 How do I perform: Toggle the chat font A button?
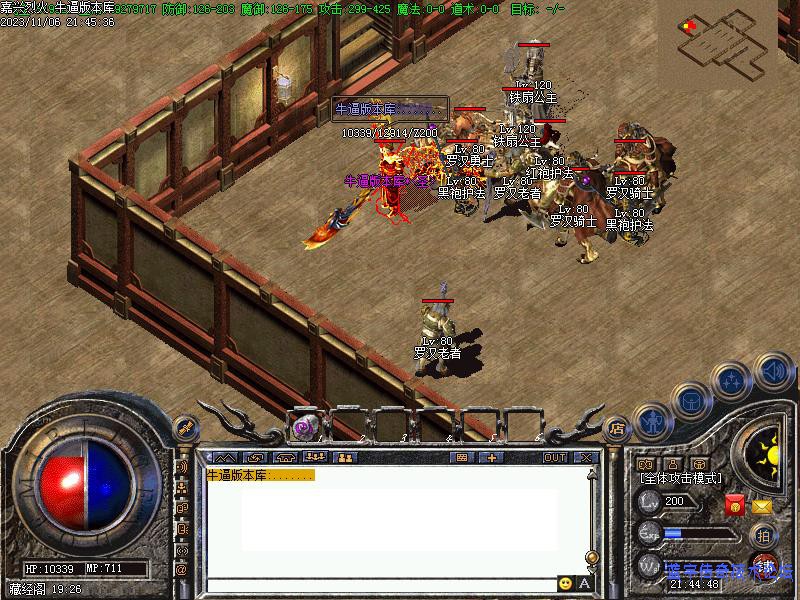point(585,583)
